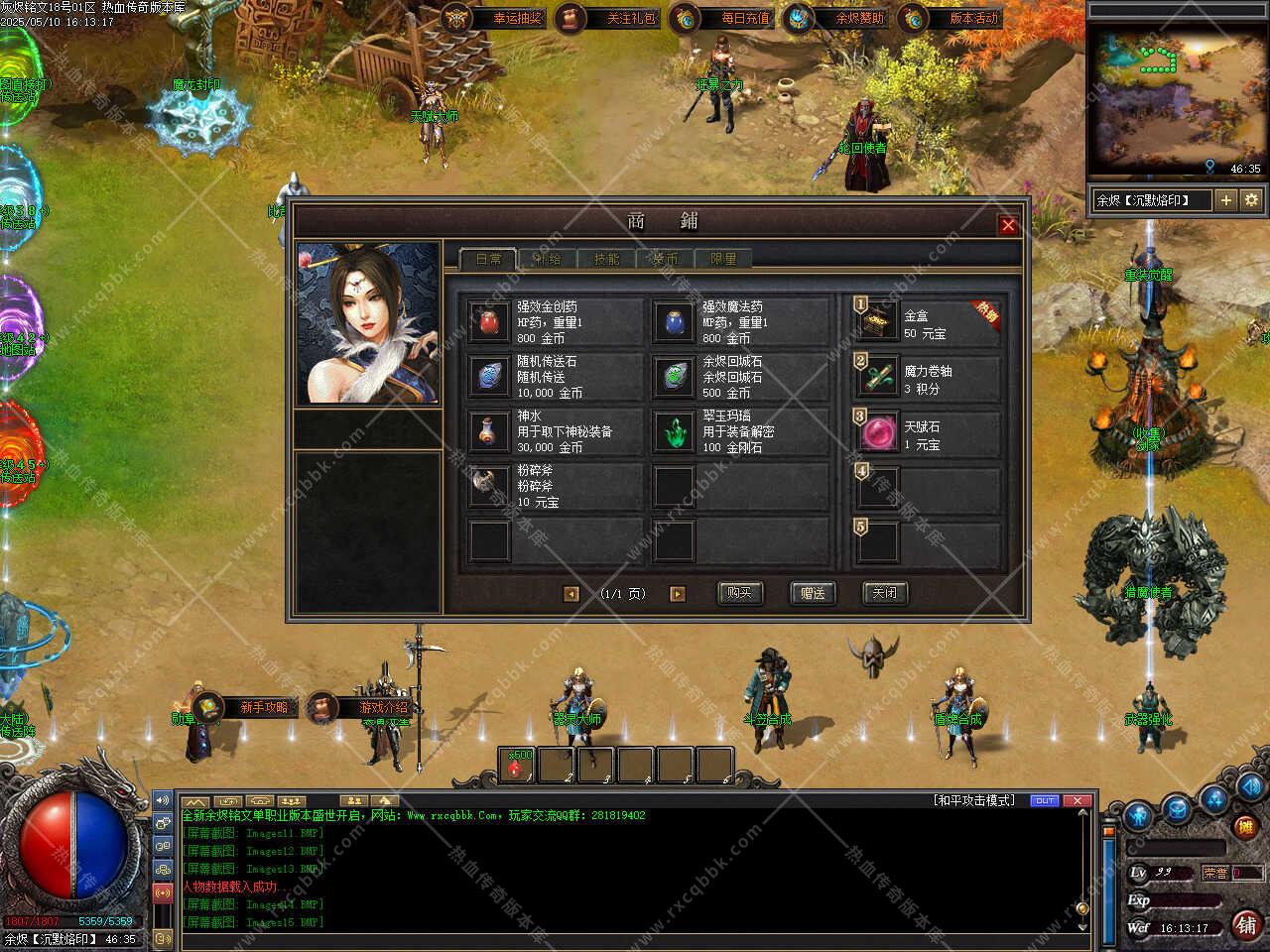Select the 粉碎斧 axe item
The height and width of the screenshot is (952, 1270).
tap(489, 486)
